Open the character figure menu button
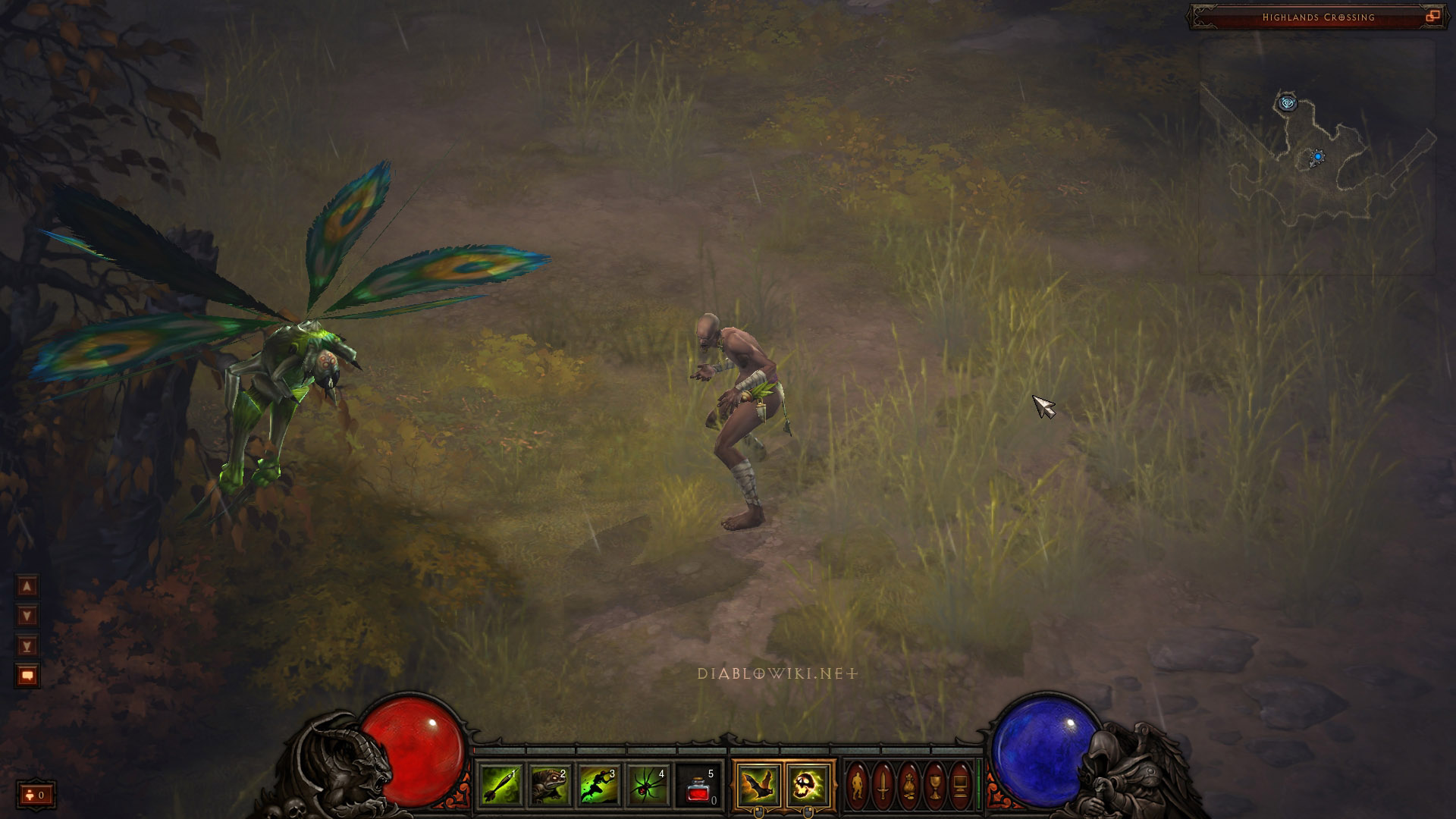This screenshot has height=819, width=1456. coord(857,786)
